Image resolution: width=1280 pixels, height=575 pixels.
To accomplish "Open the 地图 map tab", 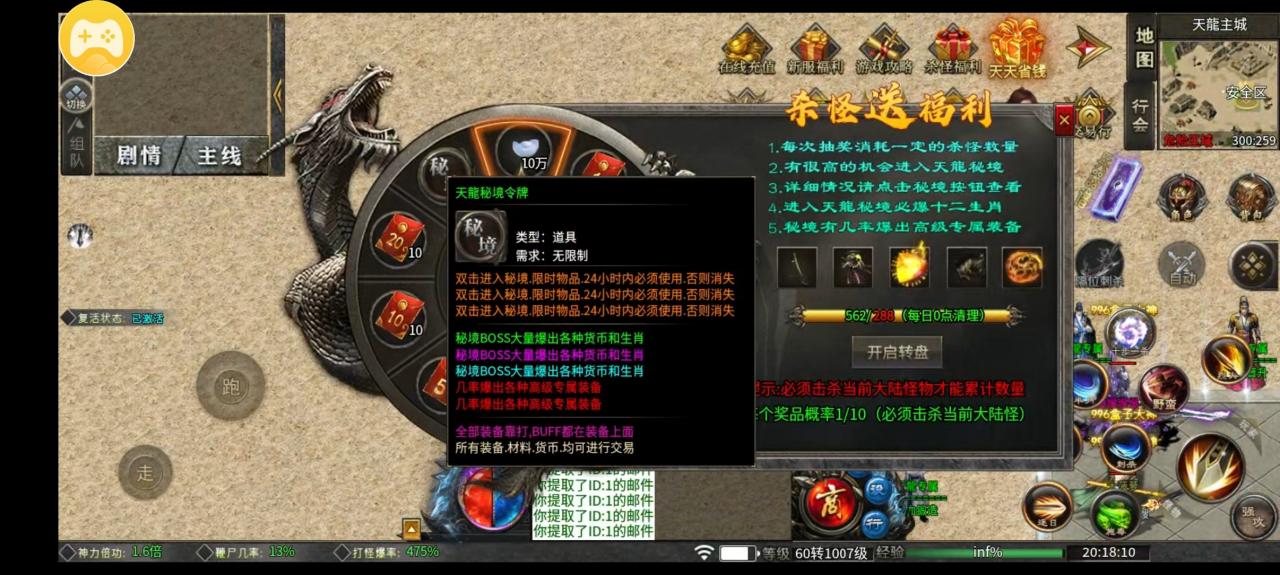I will [x=1144, y=47].
